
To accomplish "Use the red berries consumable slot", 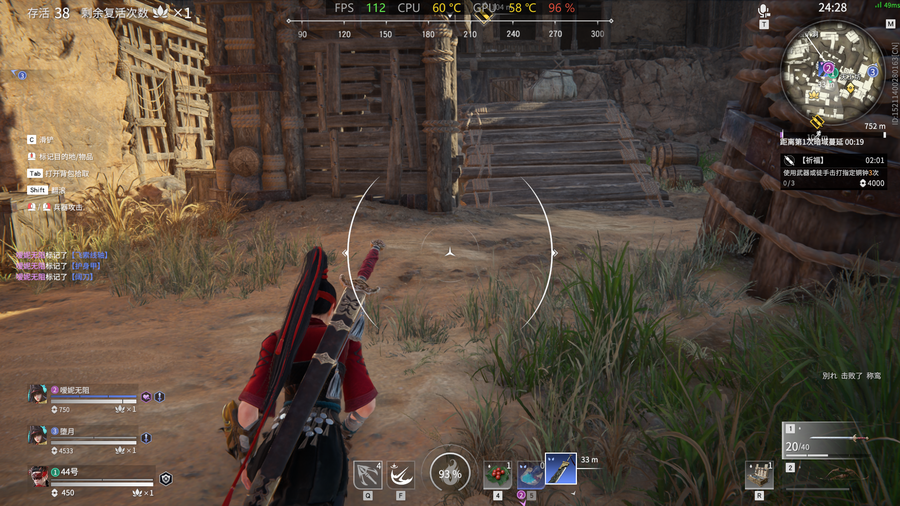I will point(497,474).
